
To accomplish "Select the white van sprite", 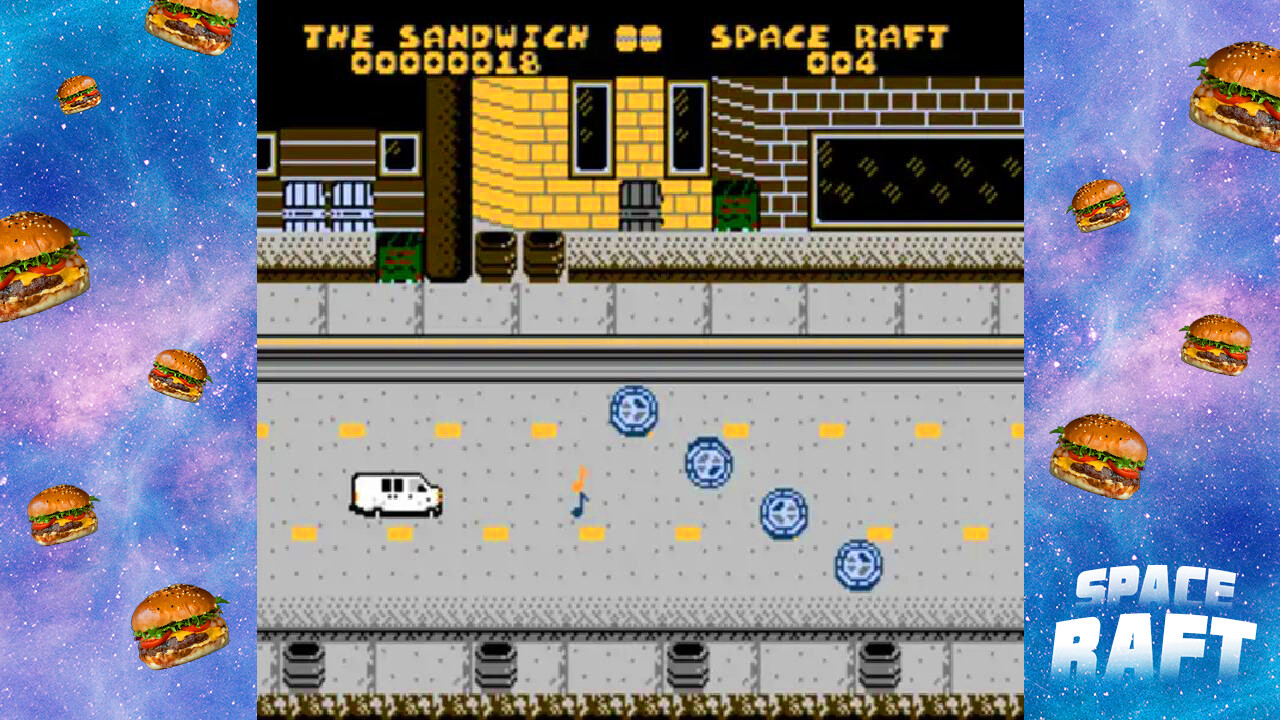I will (396, 495).
